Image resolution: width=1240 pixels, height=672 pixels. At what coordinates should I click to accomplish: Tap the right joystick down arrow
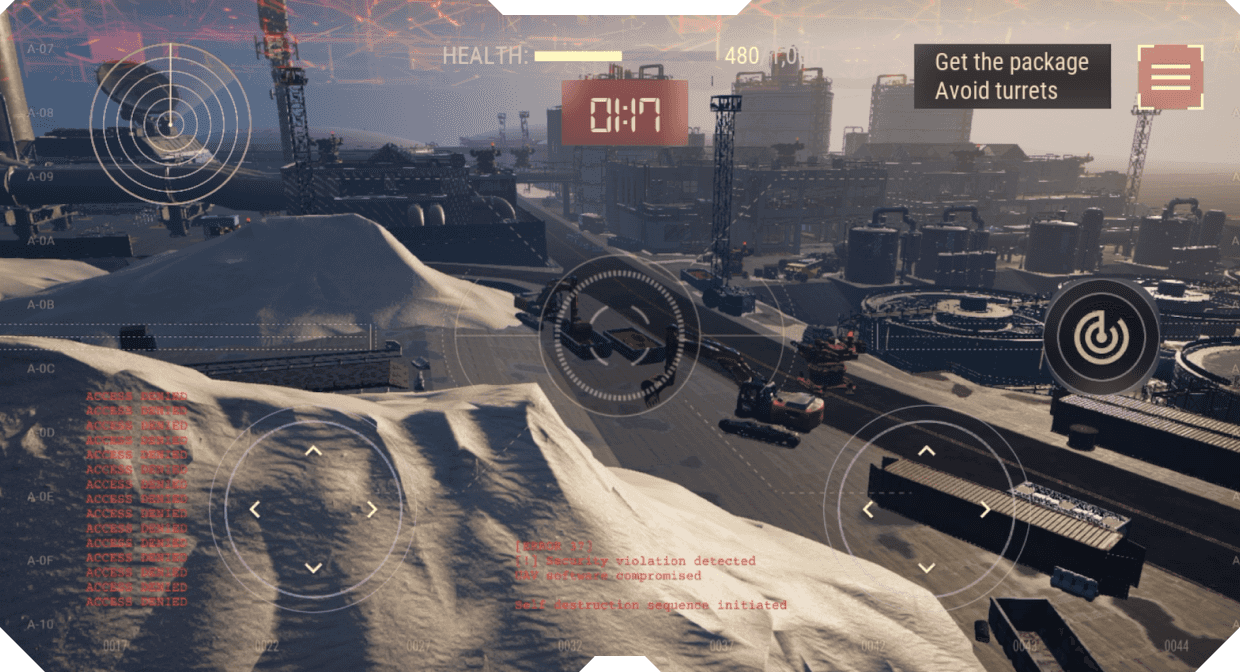(x=926, y=567)
